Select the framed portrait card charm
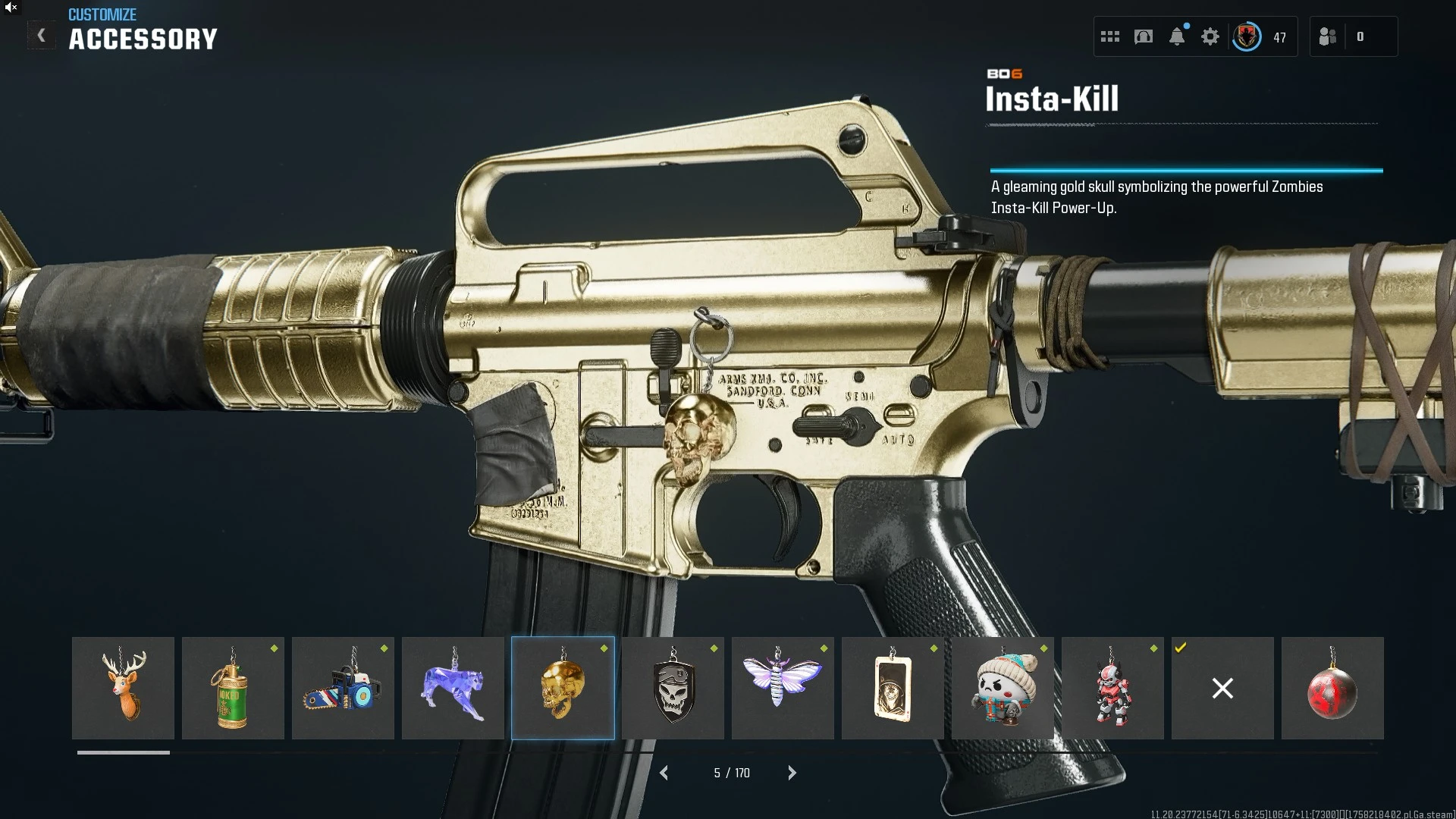The image size is (1456, 819). click(x=893, y=688)
